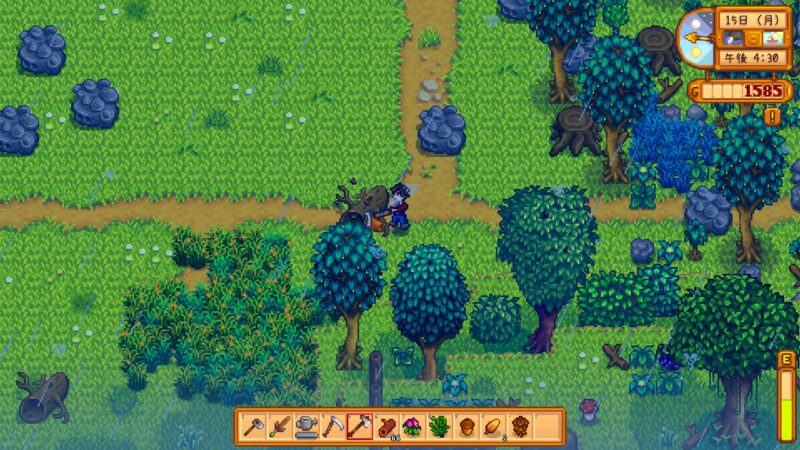Select the pine cone slot
The height and width of the screenshot is (450, 800).
pos(519,427)
